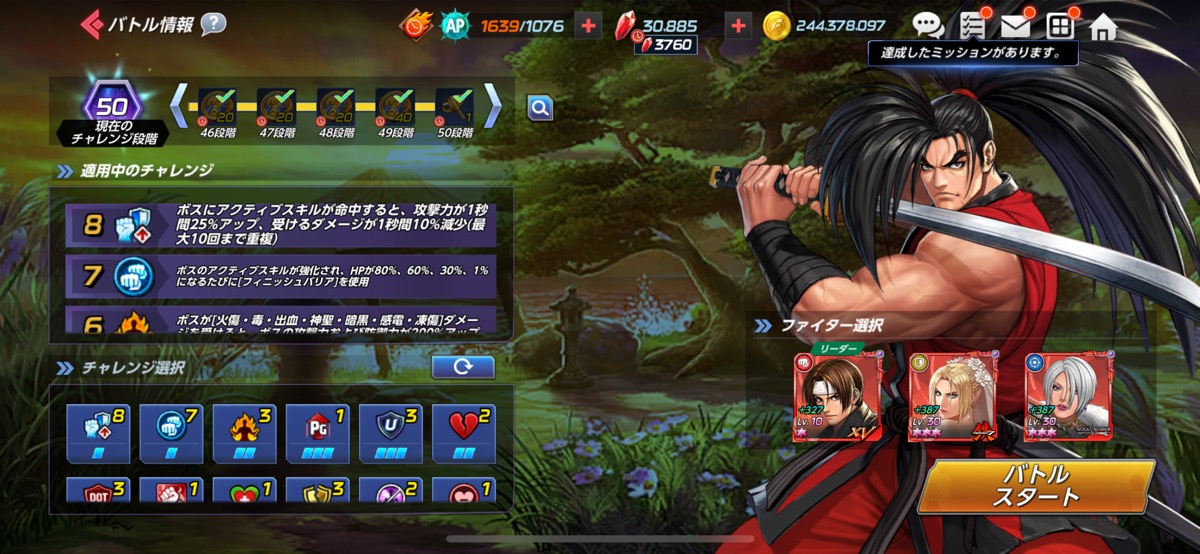
Task: Start the battle with バトルスタート
Action: click(1035, 486)
